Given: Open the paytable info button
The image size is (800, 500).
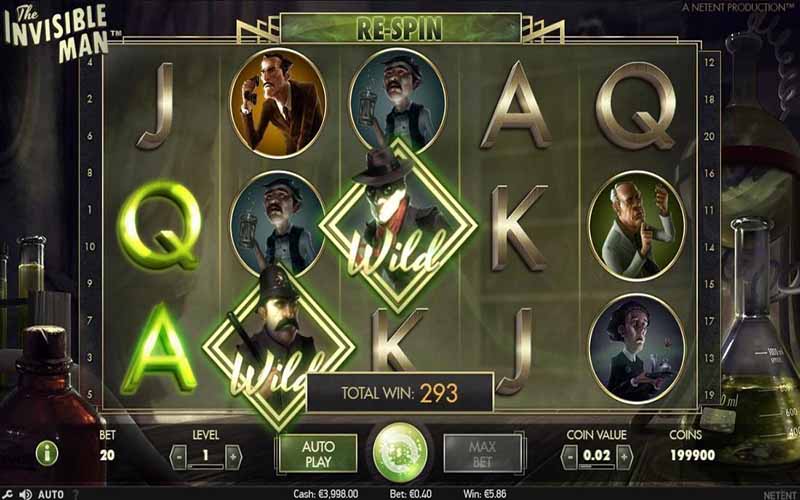Looking at the screenshot, I should pyautogui.click(x=47, y=453).
